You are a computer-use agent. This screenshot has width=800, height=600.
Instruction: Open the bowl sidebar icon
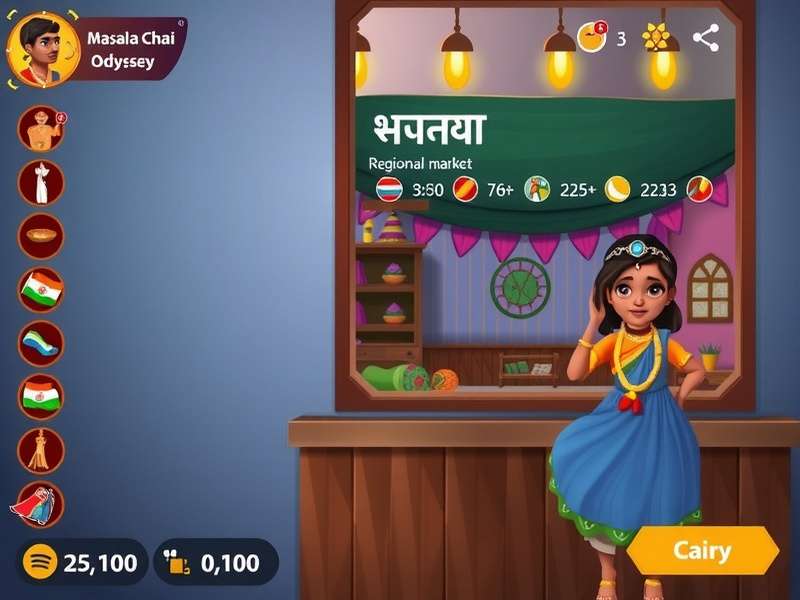pyautogui.click(x=41, y=236)
